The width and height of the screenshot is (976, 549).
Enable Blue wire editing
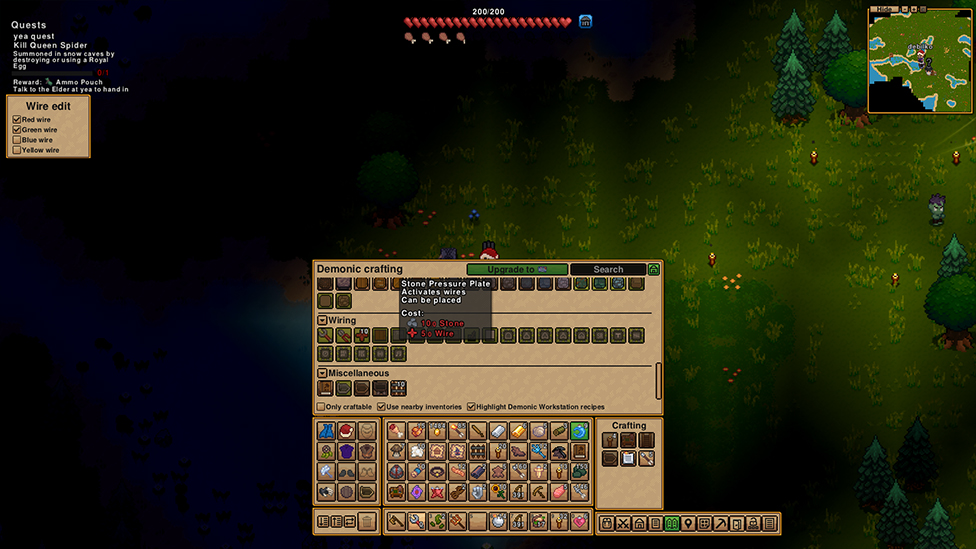(17, 140)
